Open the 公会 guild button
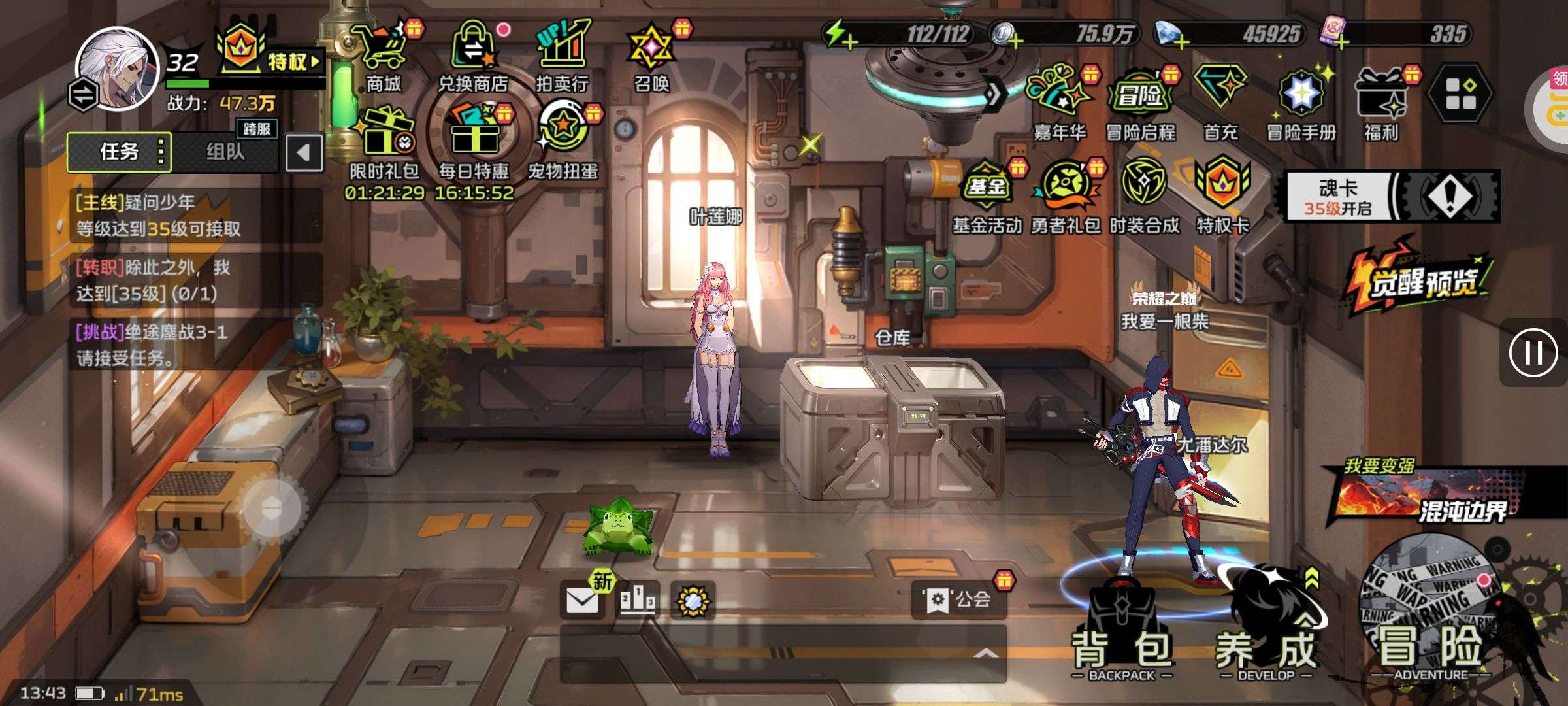The height and width of the screenshot is (706, 1568). click(959, 599)
